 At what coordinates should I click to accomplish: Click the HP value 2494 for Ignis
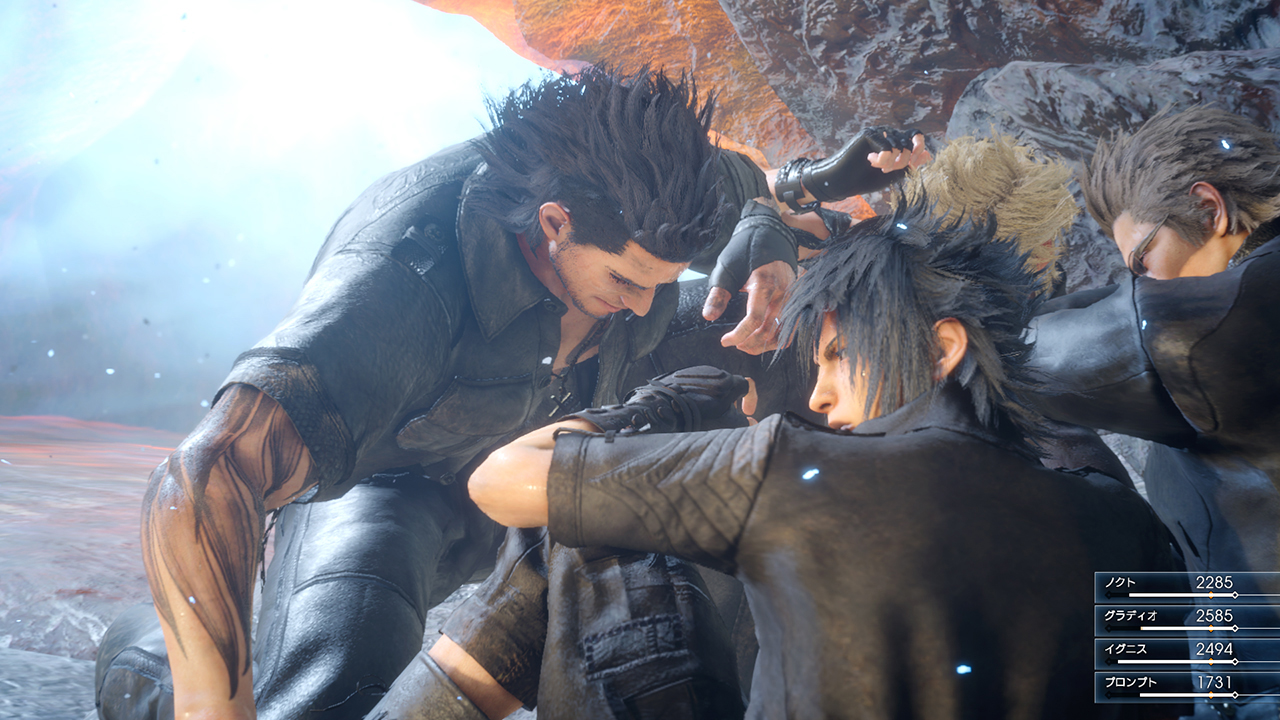[1215, 649]
